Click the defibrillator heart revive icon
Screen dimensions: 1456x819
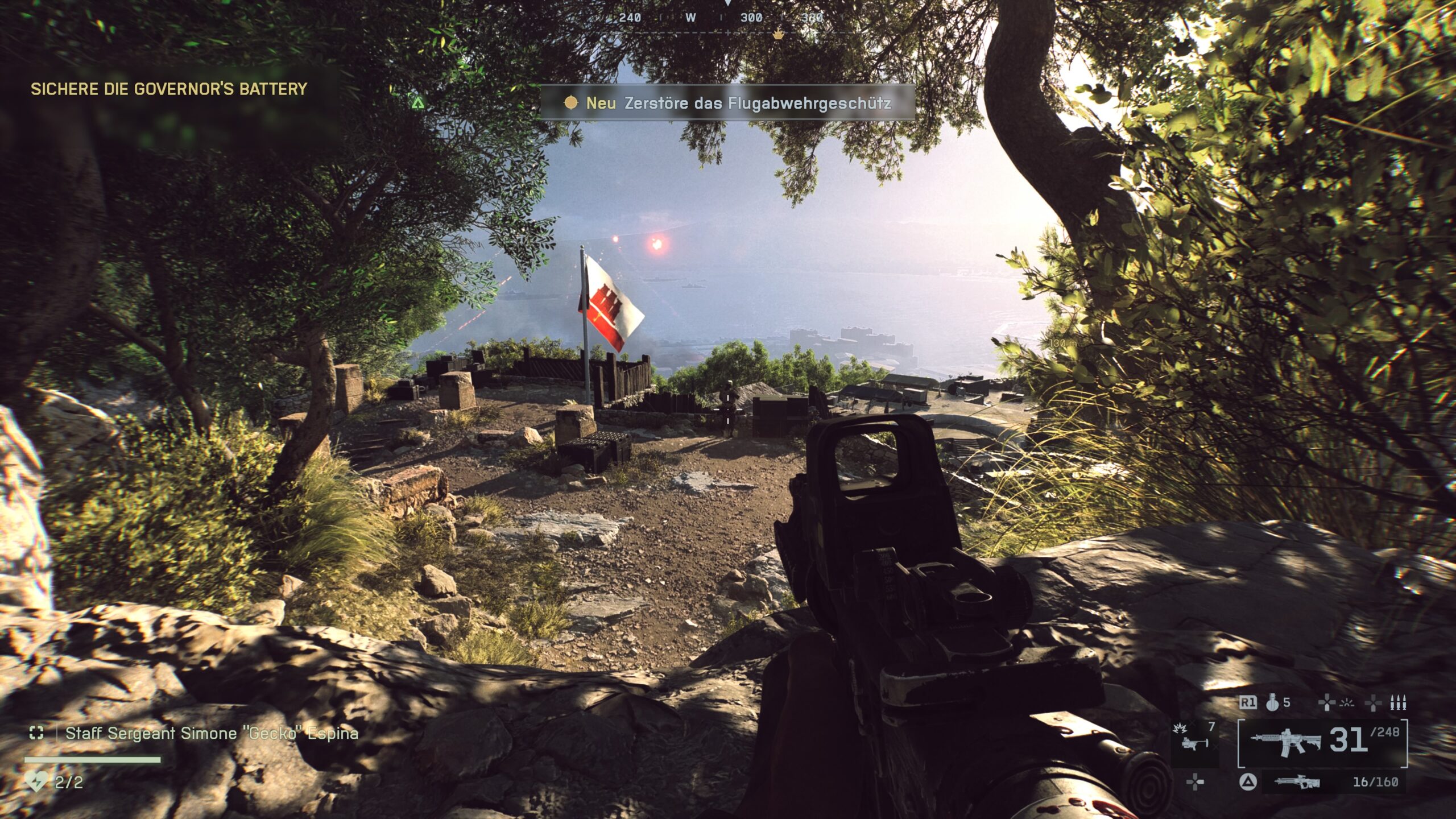click(x=36, y=781)
